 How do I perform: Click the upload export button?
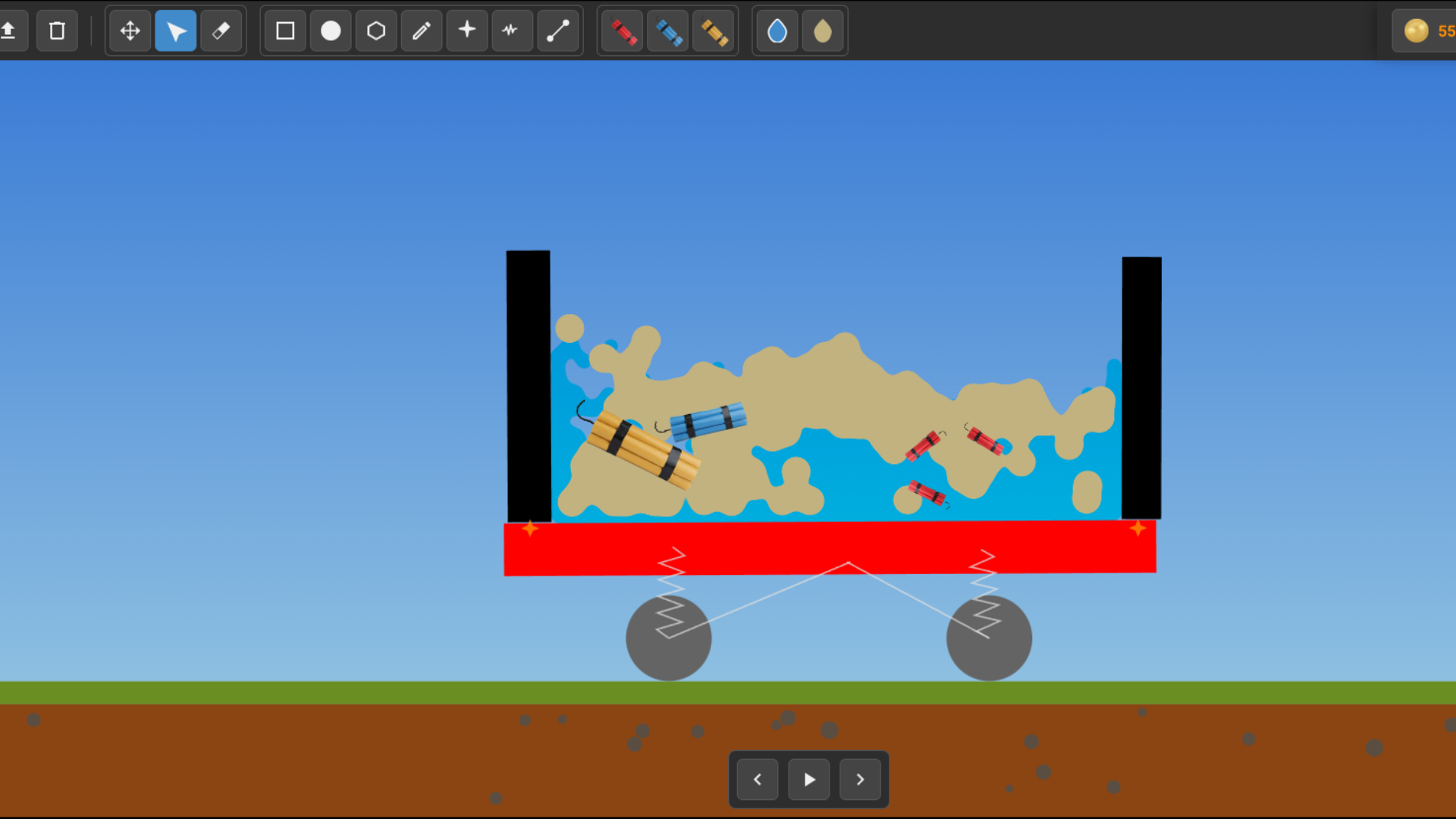click(11, 31)
